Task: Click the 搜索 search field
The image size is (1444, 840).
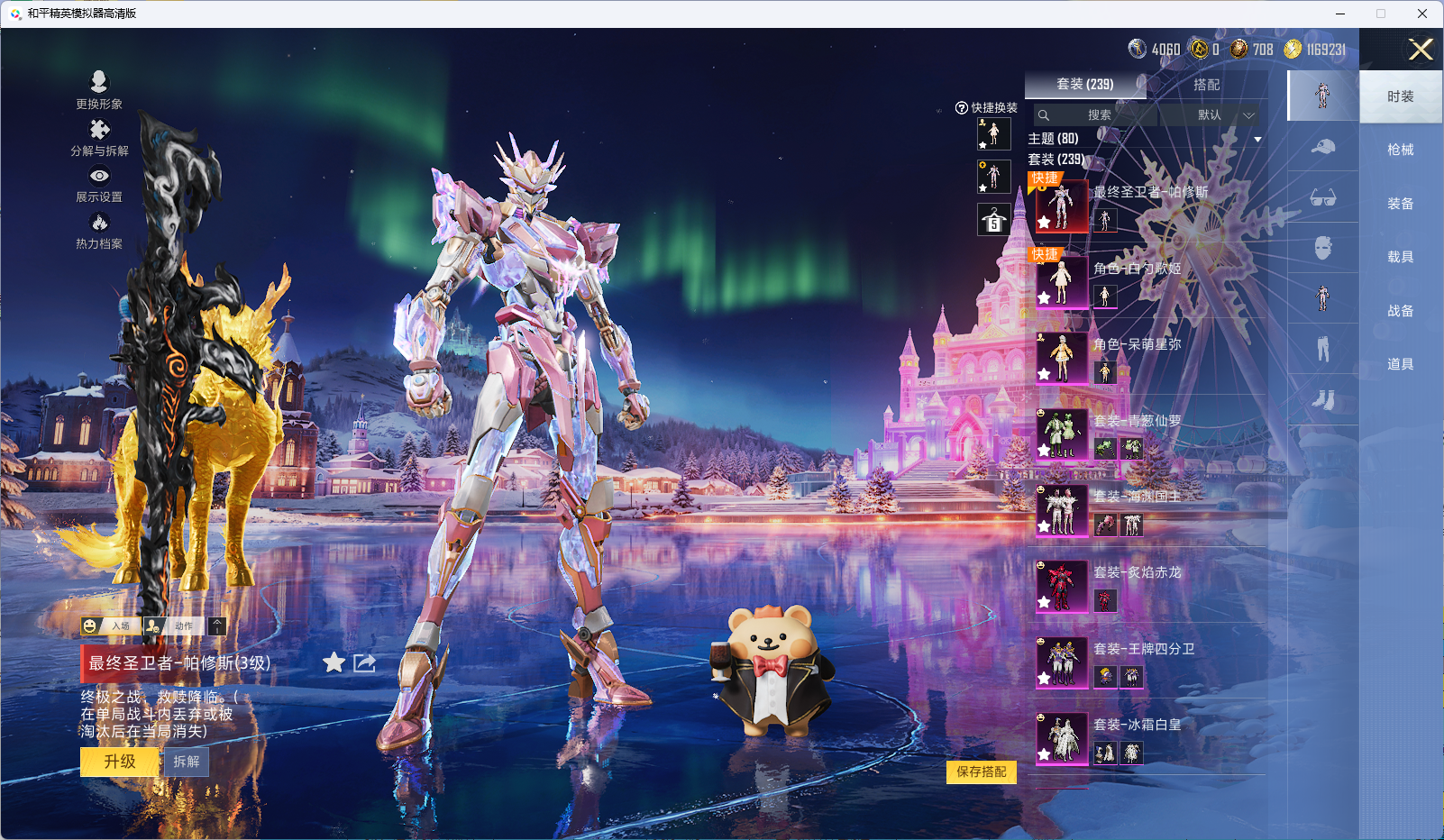Action: pos(1098,115)
